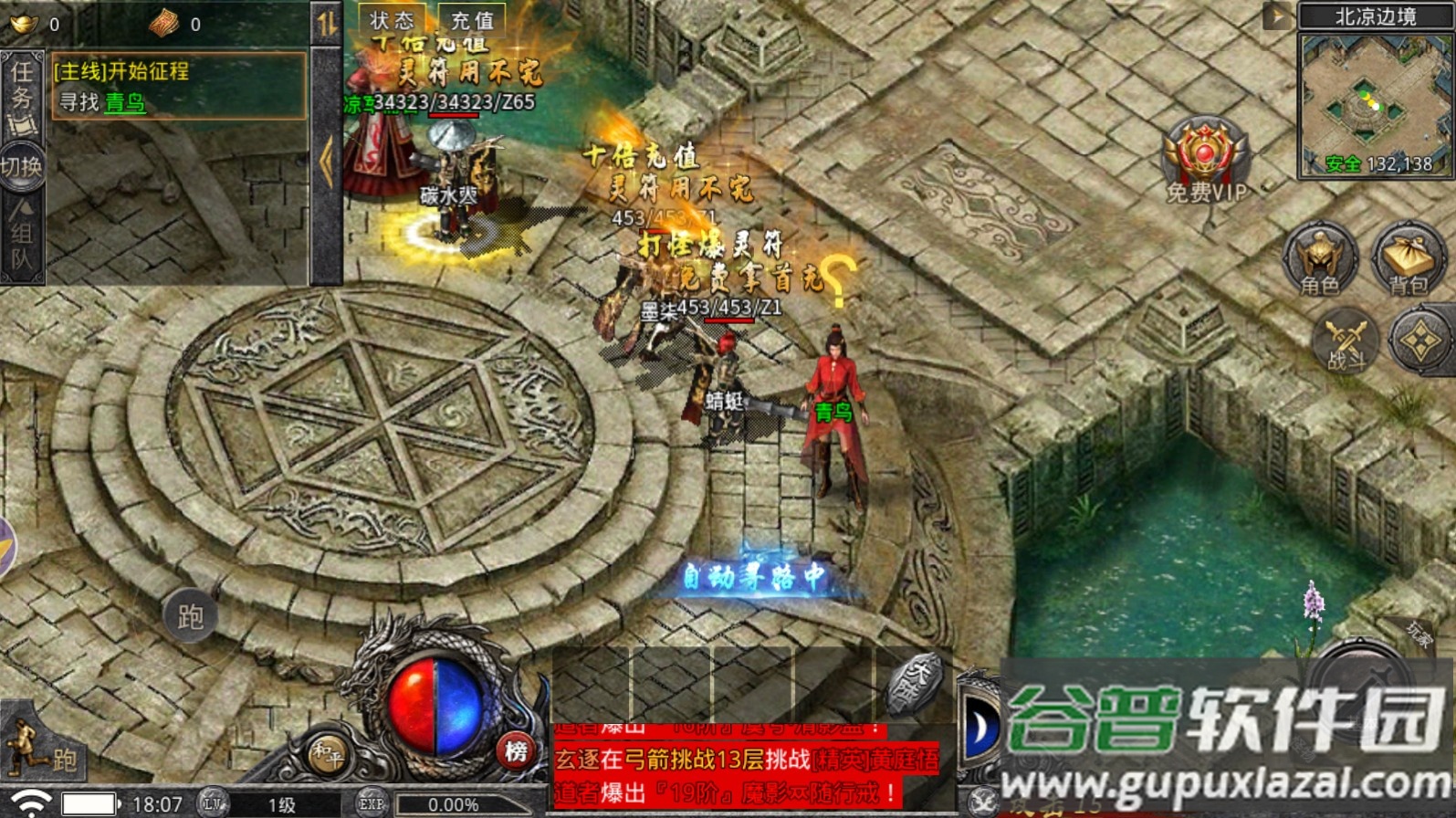Toggle the round 跑 run button
1456x818 pixels.
[190, 618]
